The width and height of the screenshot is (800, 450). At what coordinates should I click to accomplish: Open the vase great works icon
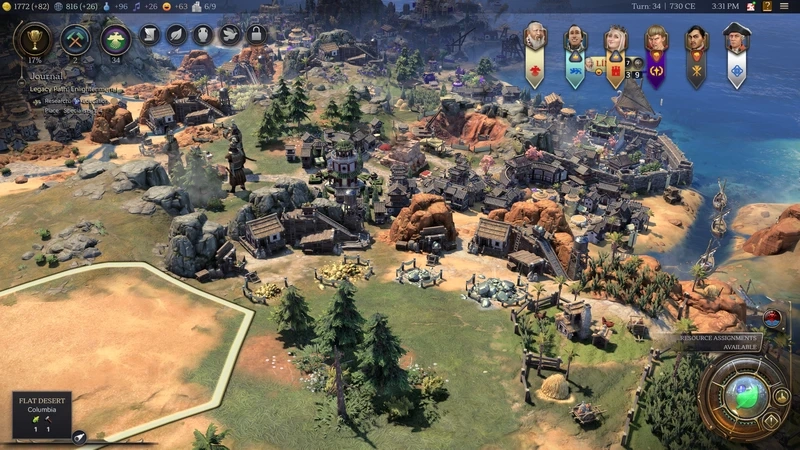pos(203,35)
